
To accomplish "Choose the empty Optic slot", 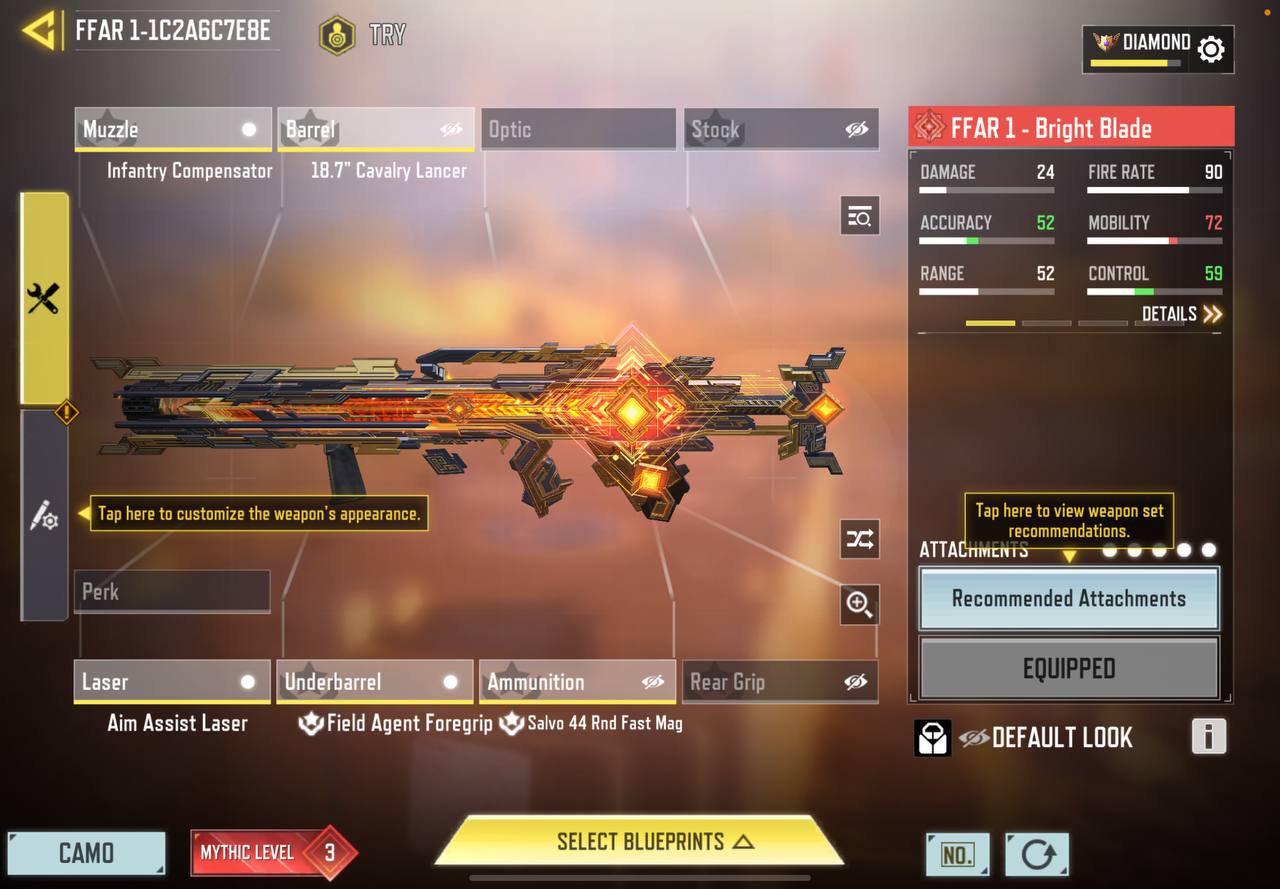I will (578, 129).
